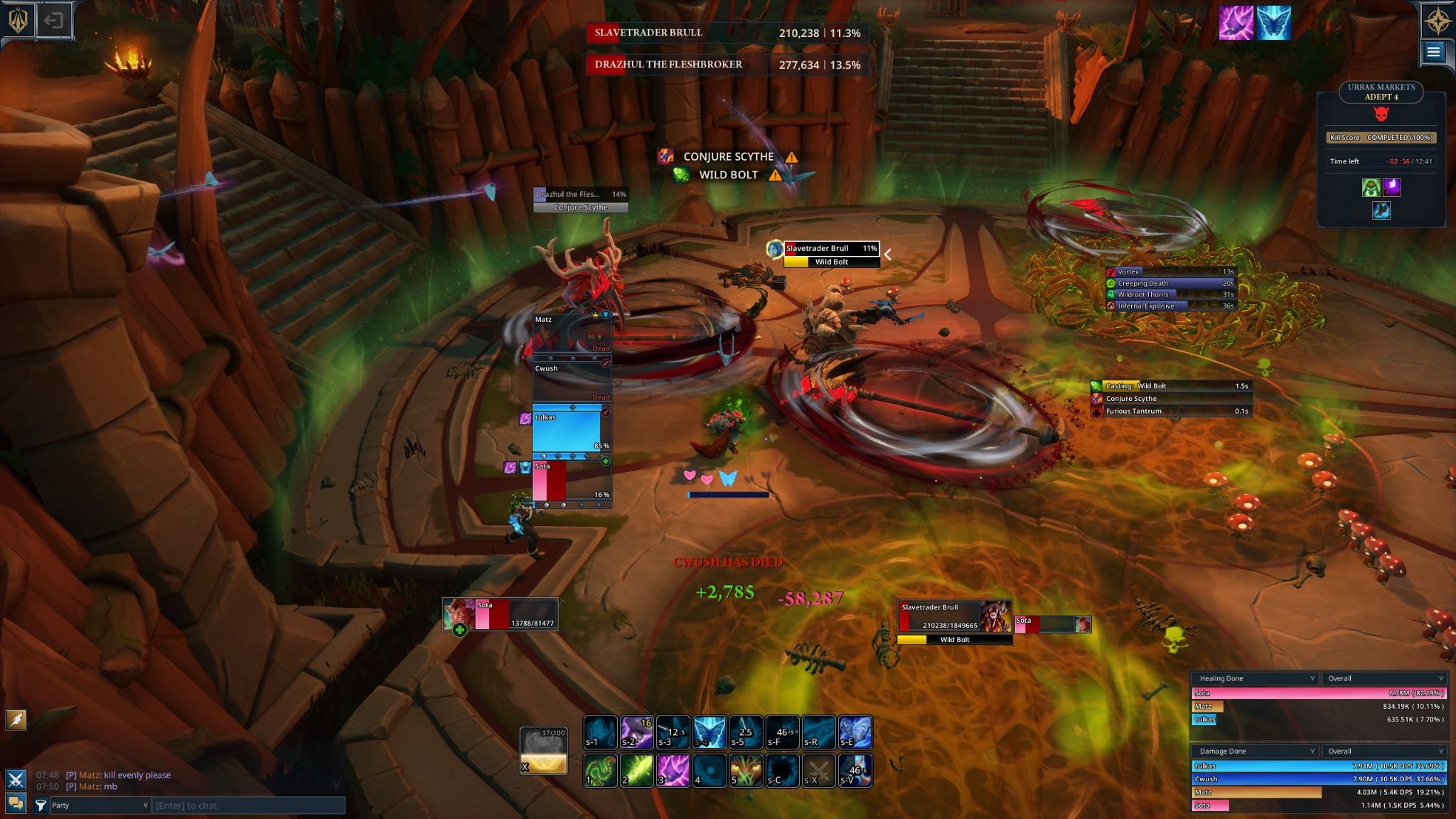Select the Party chat channel dropdown
This screenshot has width=1456, height=819.
[100, 805]
